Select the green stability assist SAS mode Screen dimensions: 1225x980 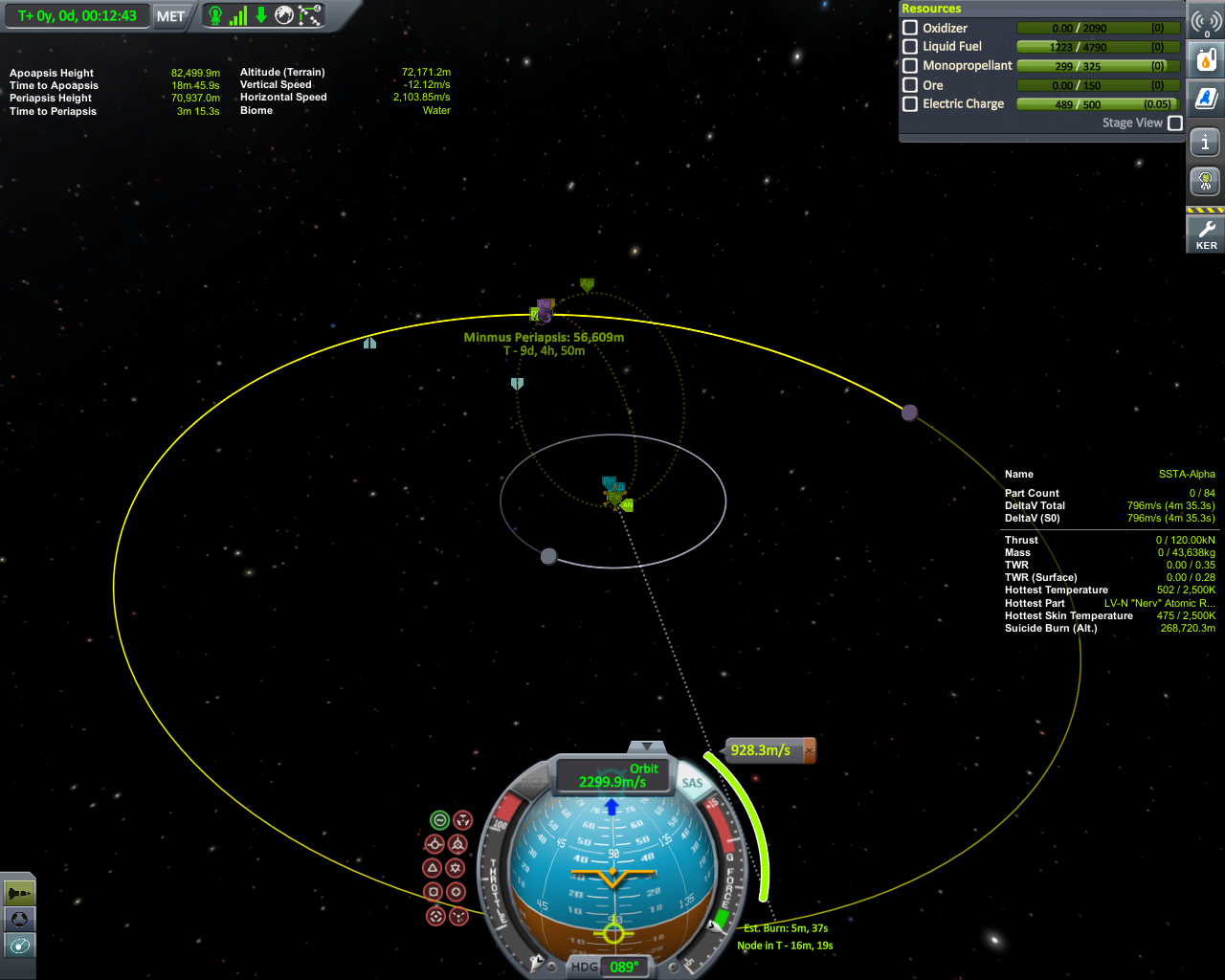pyautogui.click(x=439, y=820)
